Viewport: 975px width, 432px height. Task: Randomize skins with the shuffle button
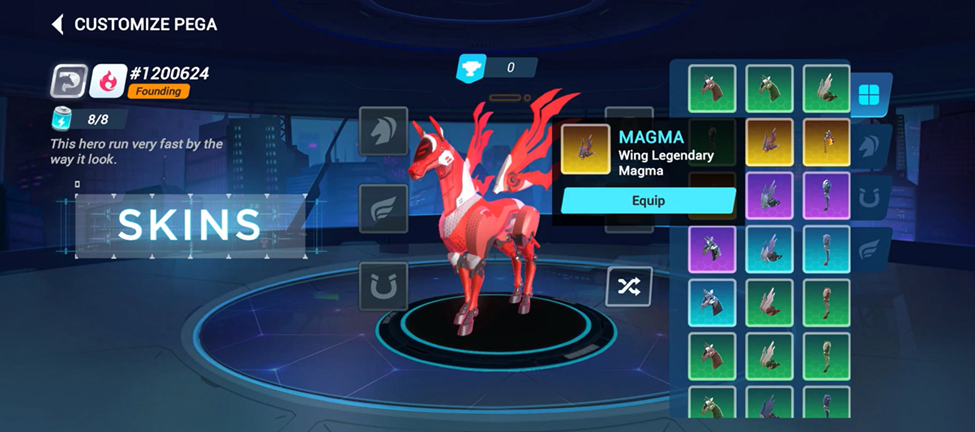pyautogui.click(x=629, y=287)
